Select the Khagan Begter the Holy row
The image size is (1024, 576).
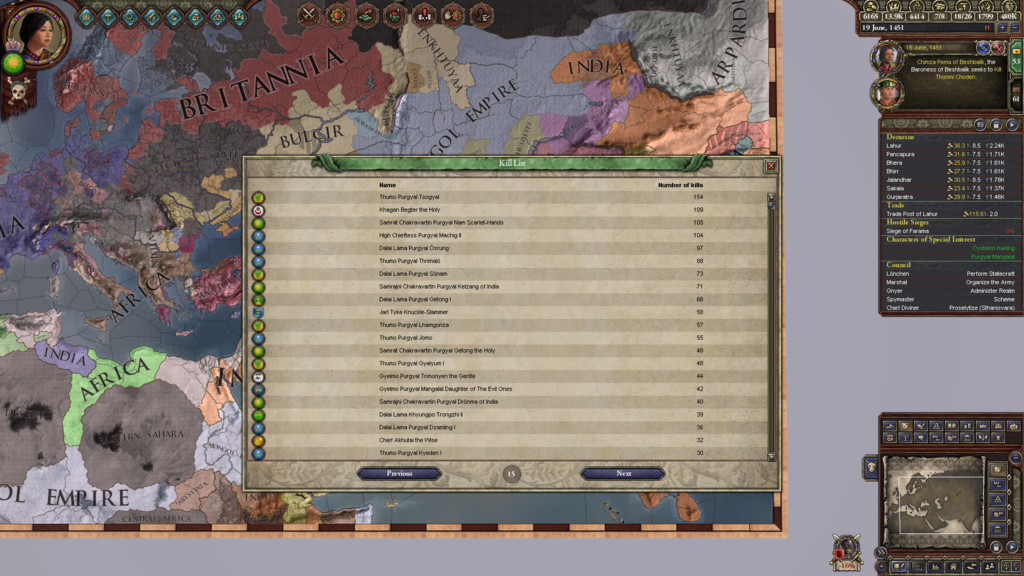409,210
